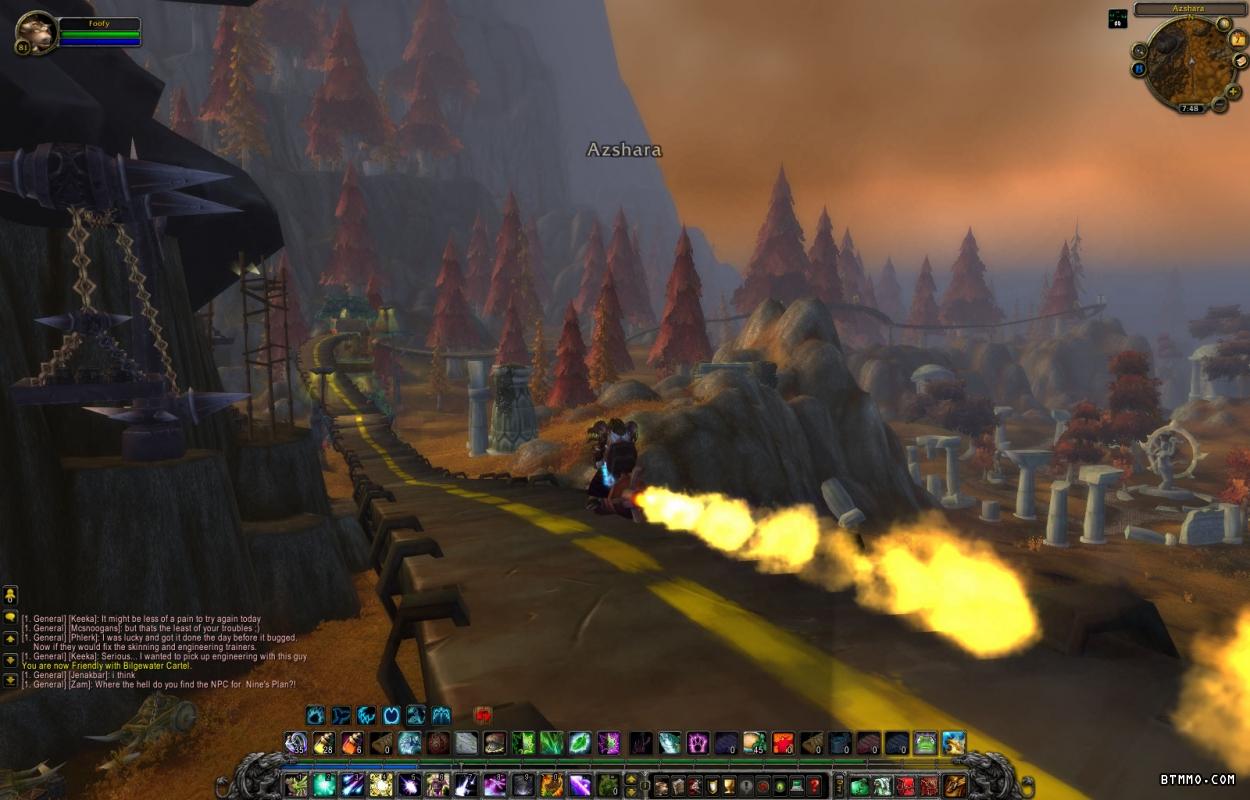Click the 7:48 clock under the minimap
This screenshot has height=800, width=1250.
(1189, 108)
